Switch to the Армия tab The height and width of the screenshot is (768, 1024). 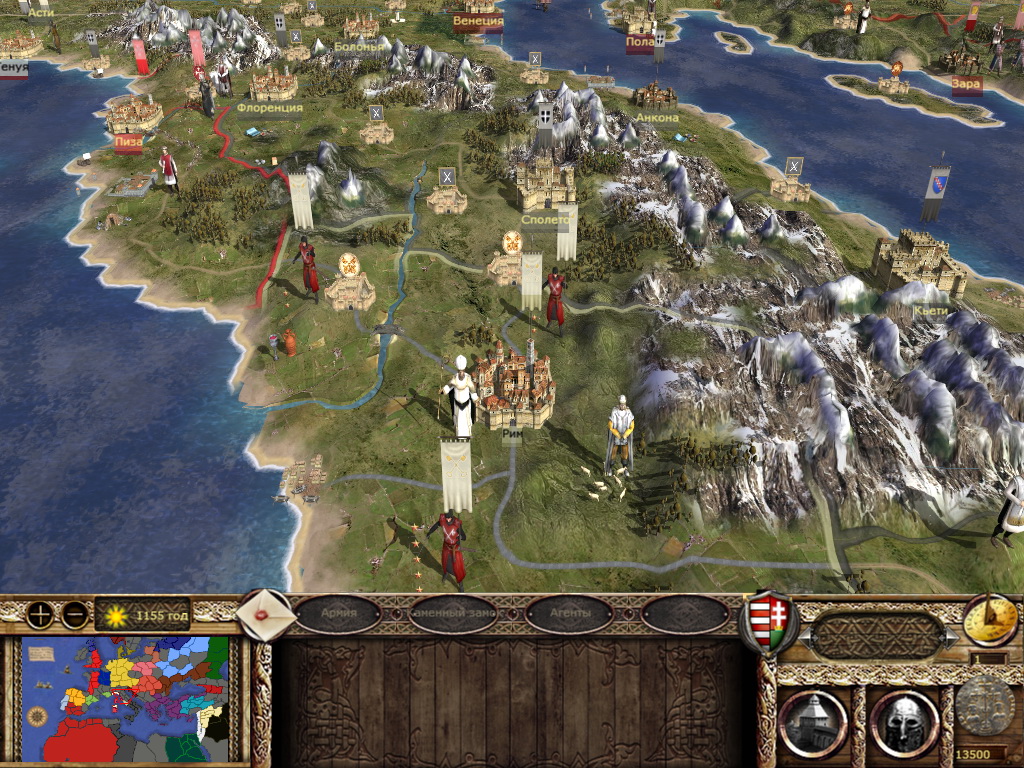click(x=338, y=613)
